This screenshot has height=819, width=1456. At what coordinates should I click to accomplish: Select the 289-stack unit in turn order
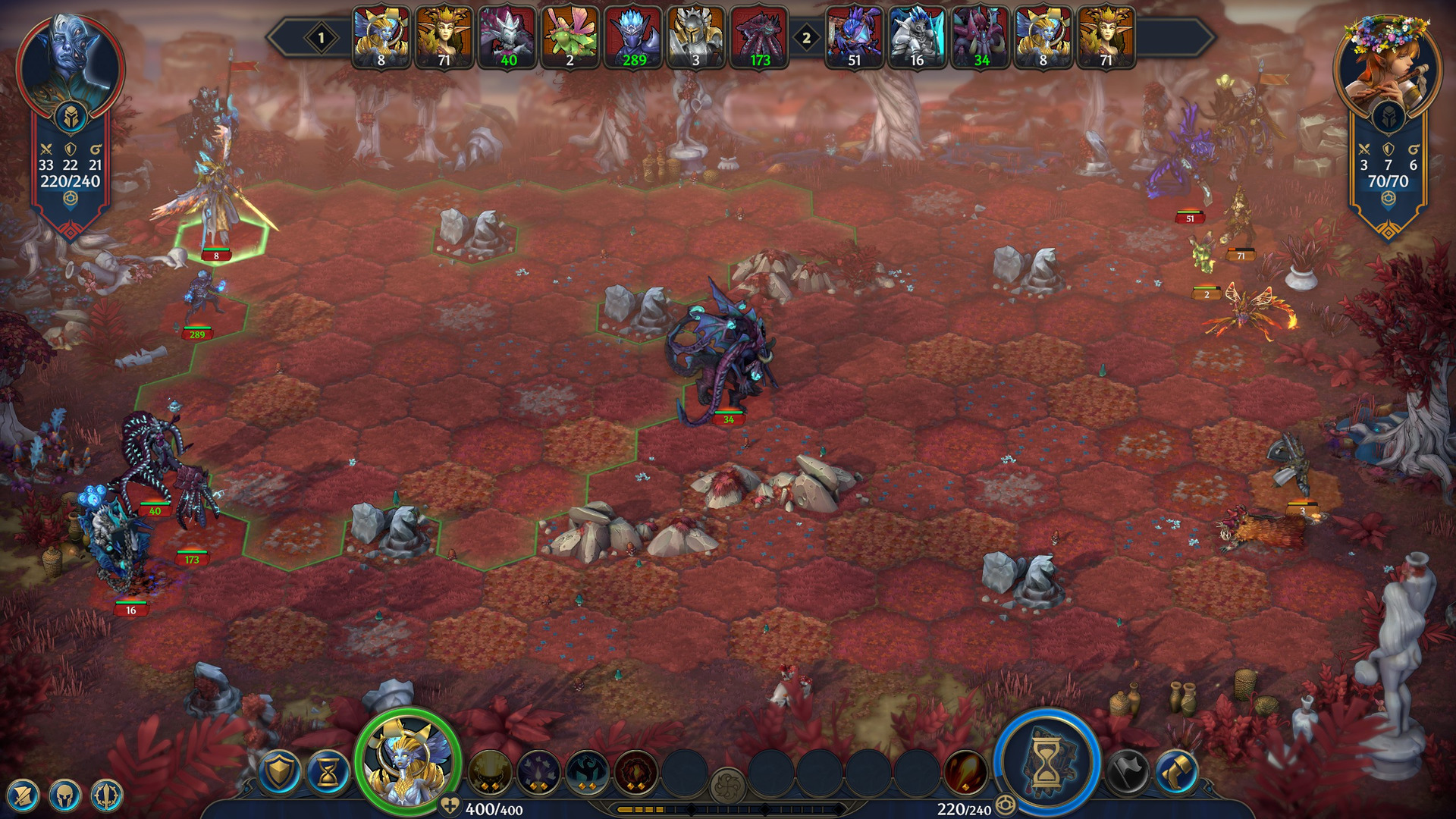pos(633,38)
